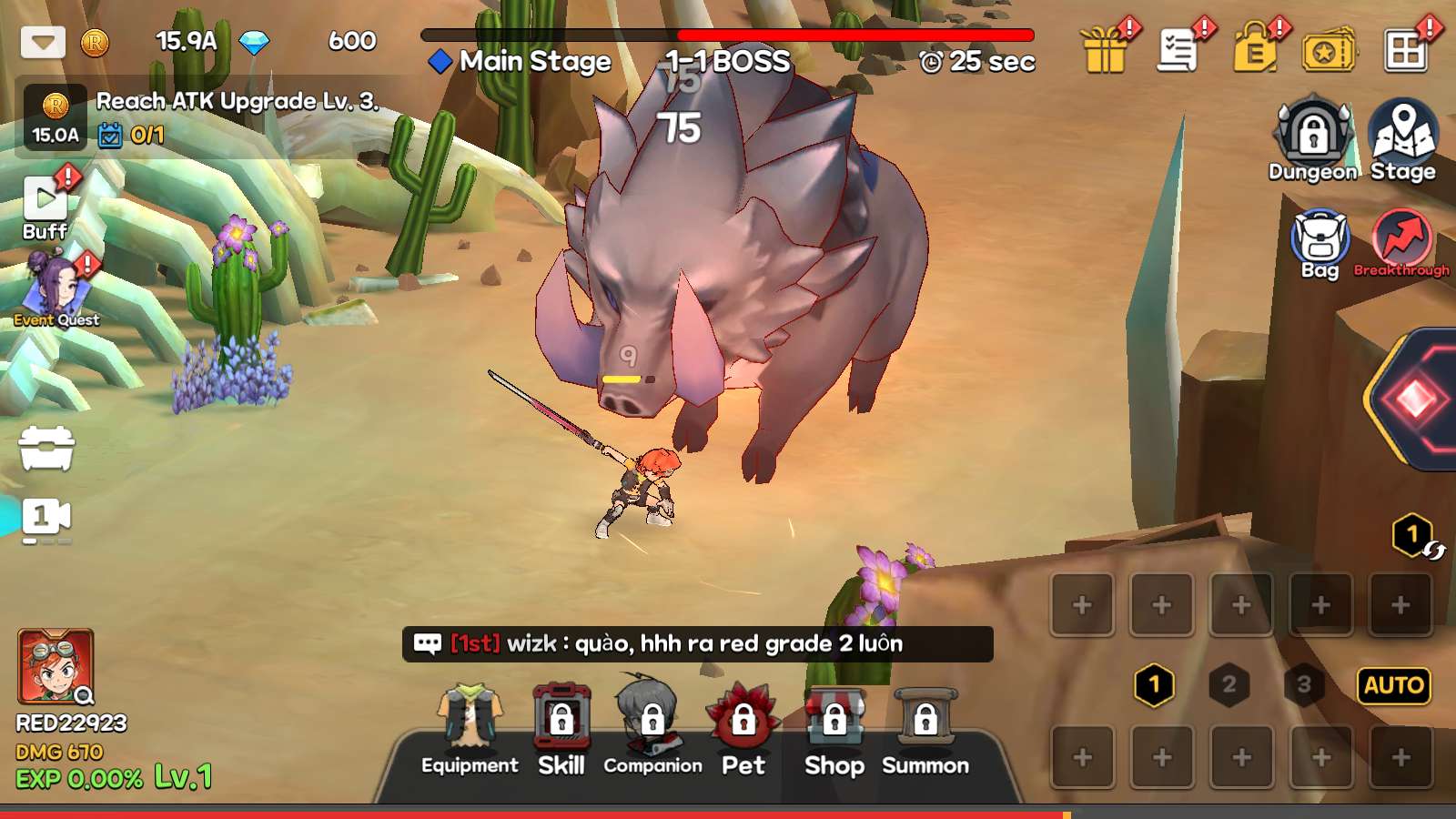This screenshot has height=819, width=1456.
Task: Select the locked Pet menu
Action: (x=743, y=731)
